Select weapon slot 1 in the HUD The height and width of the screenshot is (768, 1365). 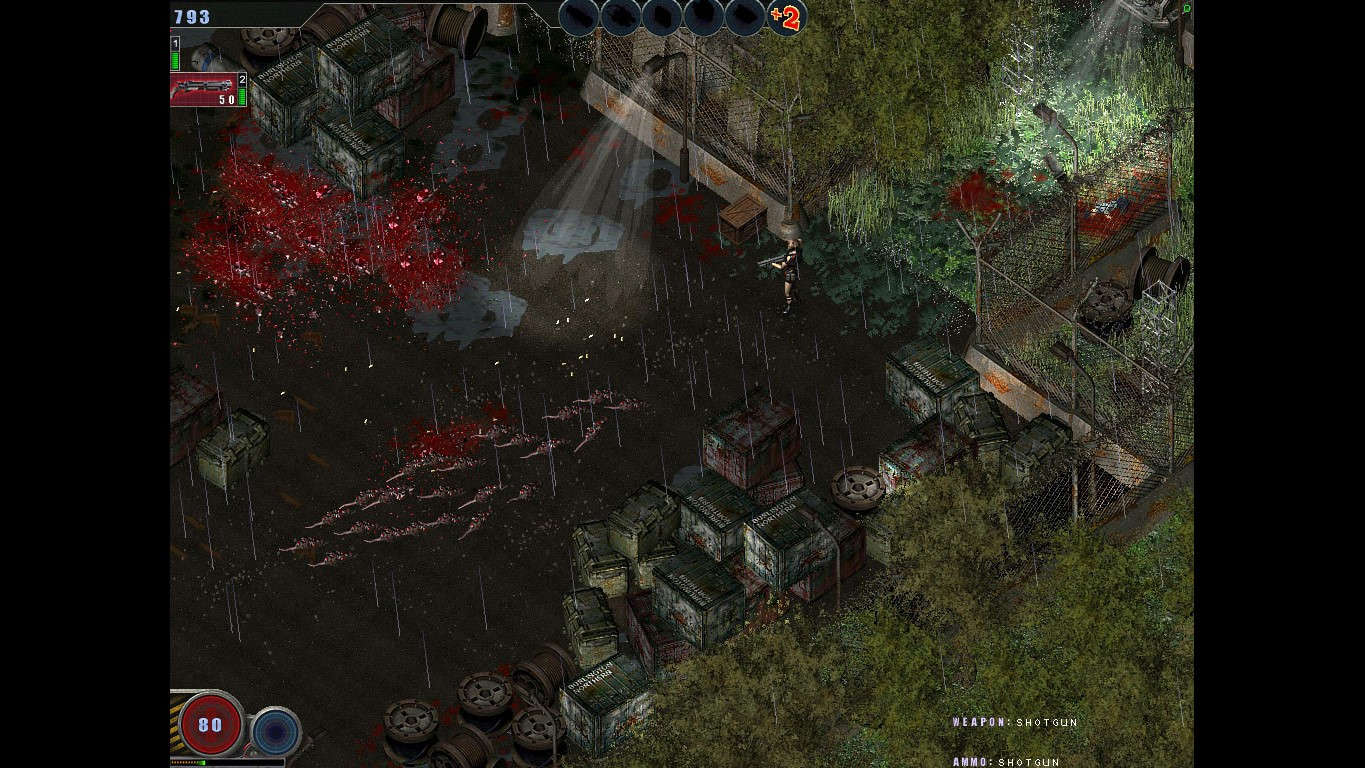pyautogui.click(x=174, y=42)
